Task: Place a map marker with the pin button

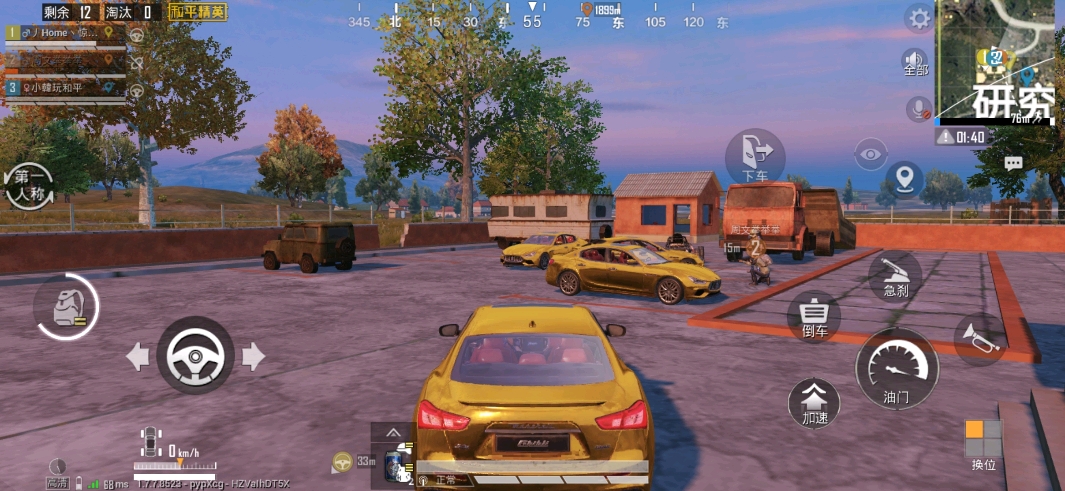Action: pos(905,180)
